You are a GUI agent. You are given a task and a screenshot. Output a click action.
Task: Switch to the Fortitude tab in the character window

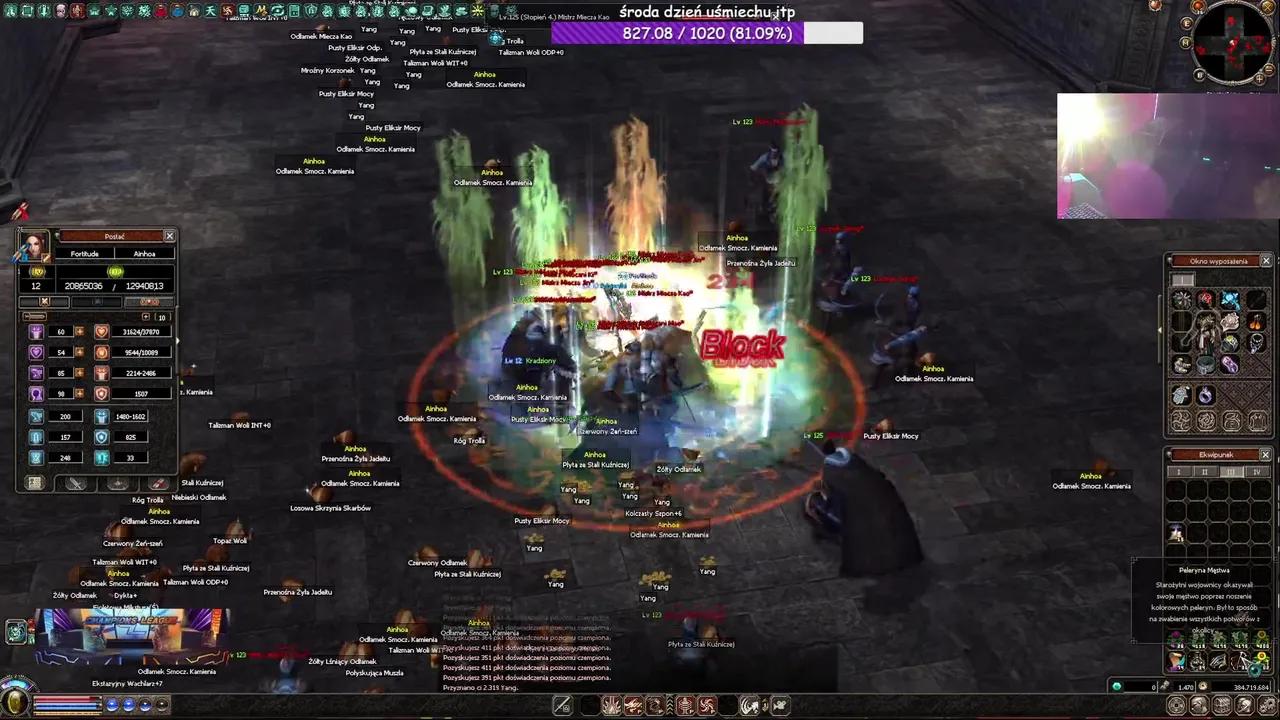point(83,254)
